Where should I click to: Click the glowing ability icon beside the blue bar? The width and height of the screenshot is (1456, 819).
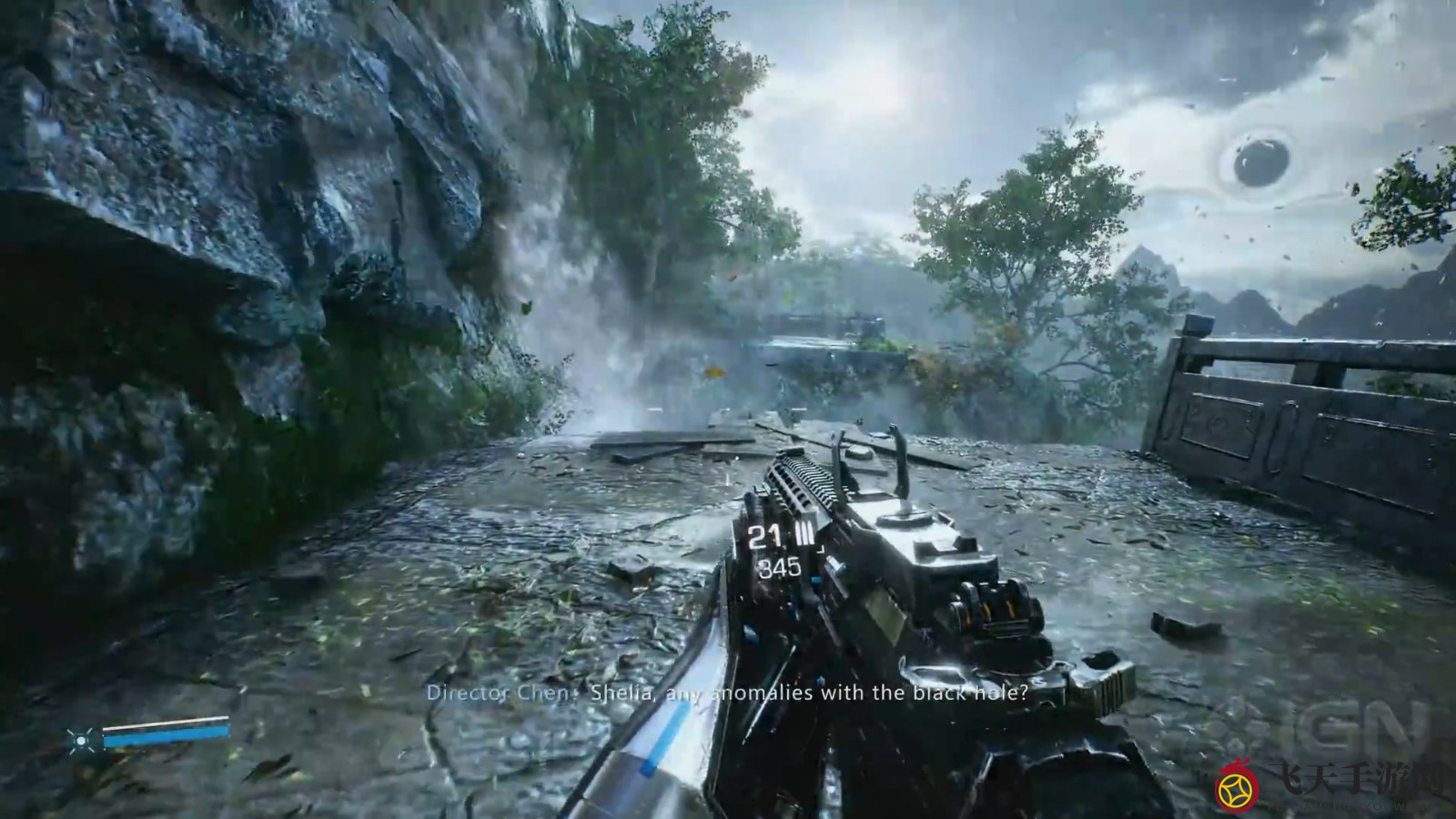click(82, 740)
